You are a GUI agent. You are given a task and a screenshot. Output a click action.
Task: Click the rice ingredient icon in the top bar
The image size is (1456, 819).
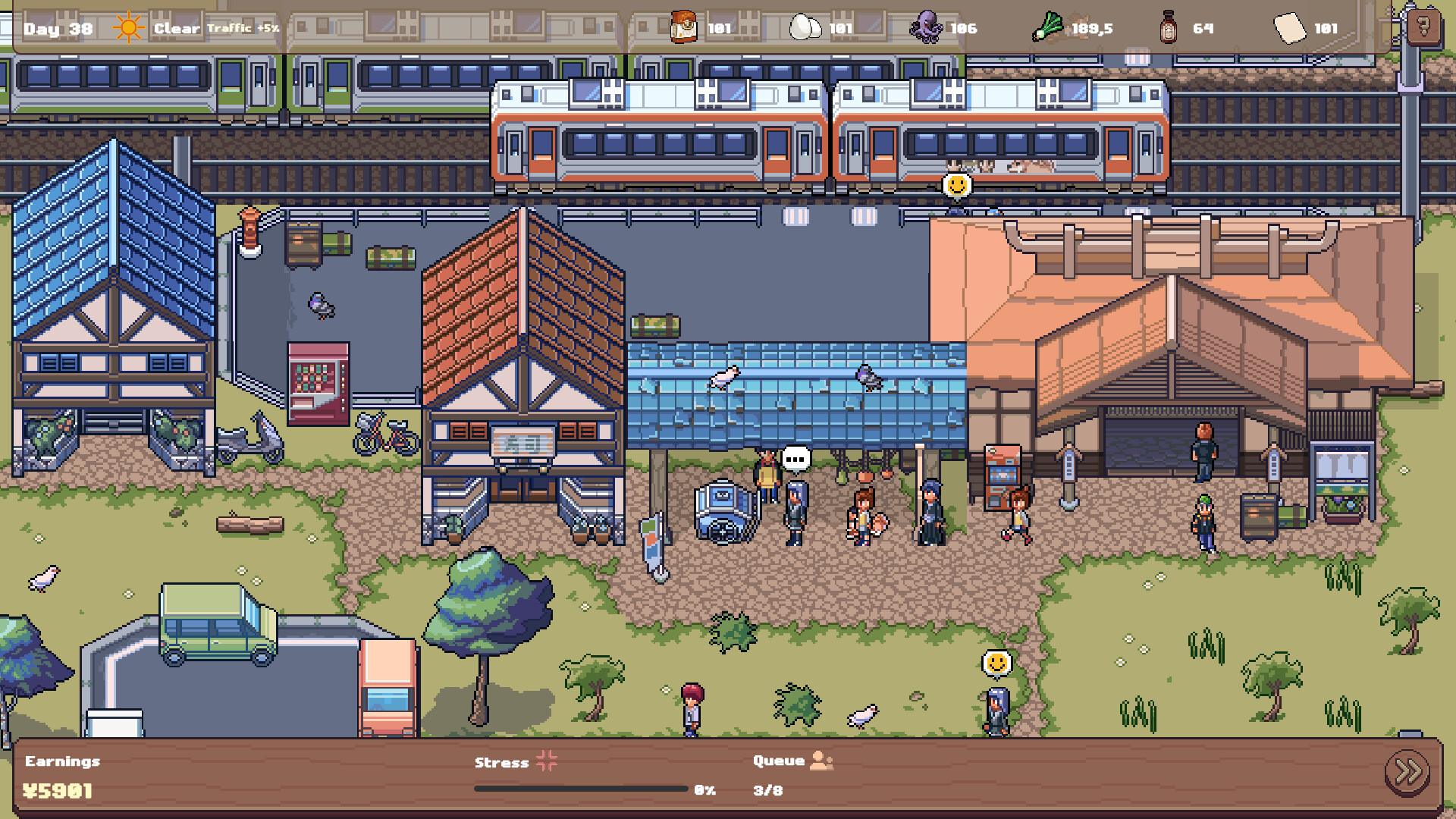pos(683,27)
